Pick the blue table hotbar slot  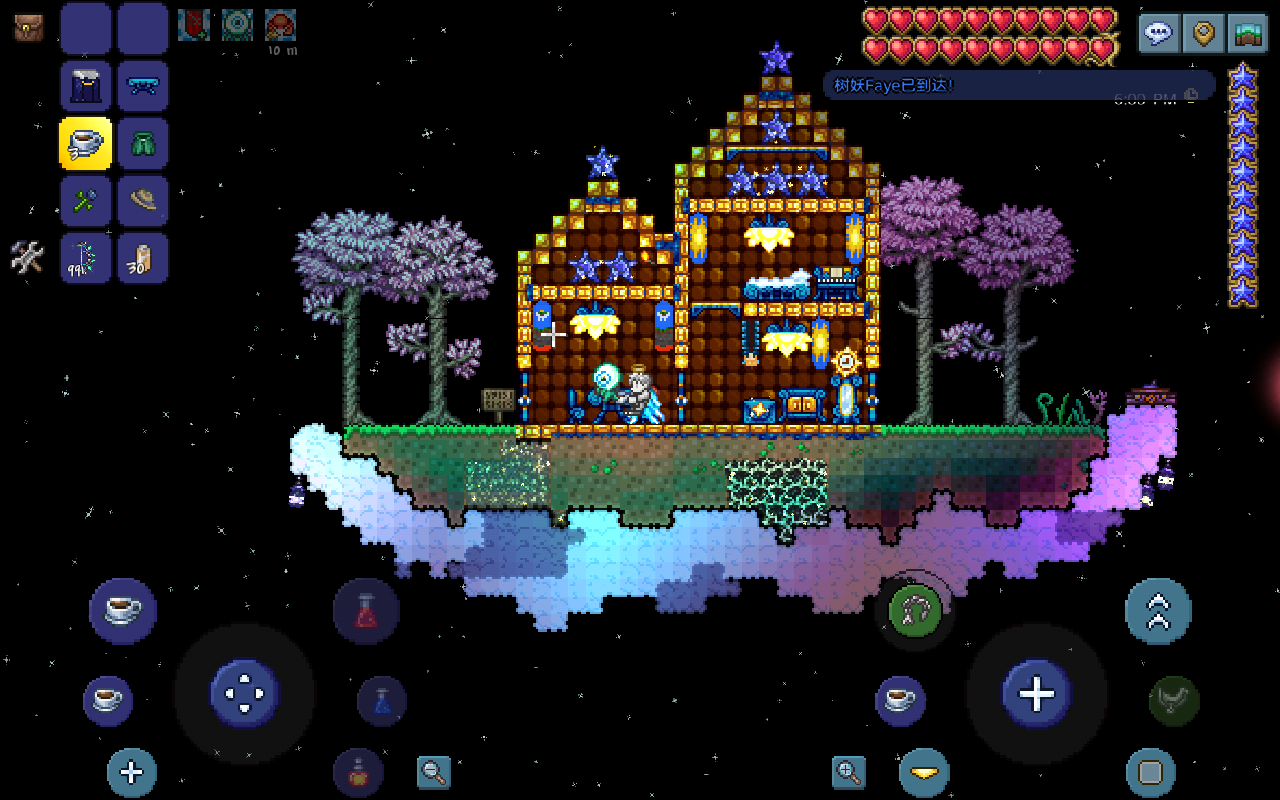click(142, 86)
